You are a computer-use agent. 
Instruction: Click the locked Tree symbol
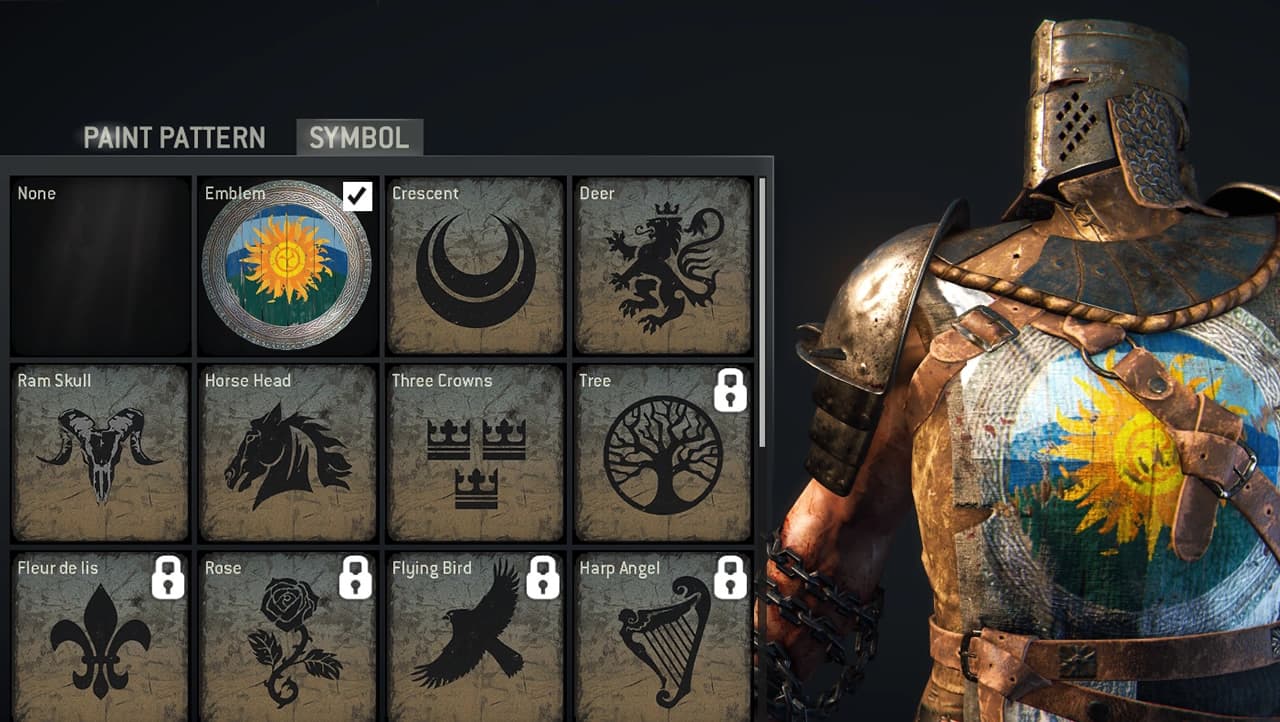point(663,453)
